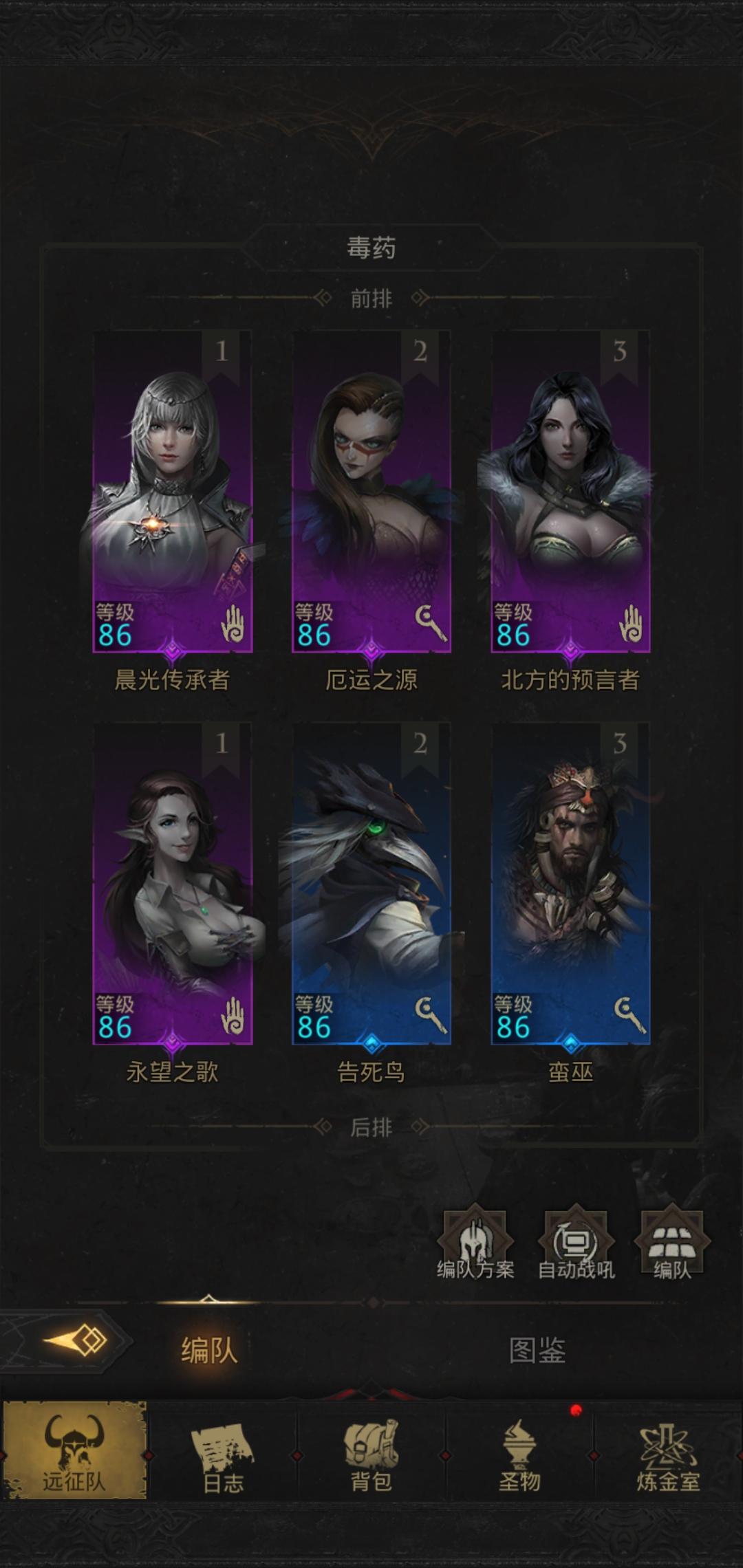Open the 蛮巫 hero card
The image size is (743, 1568).
(x=570, y=884)
